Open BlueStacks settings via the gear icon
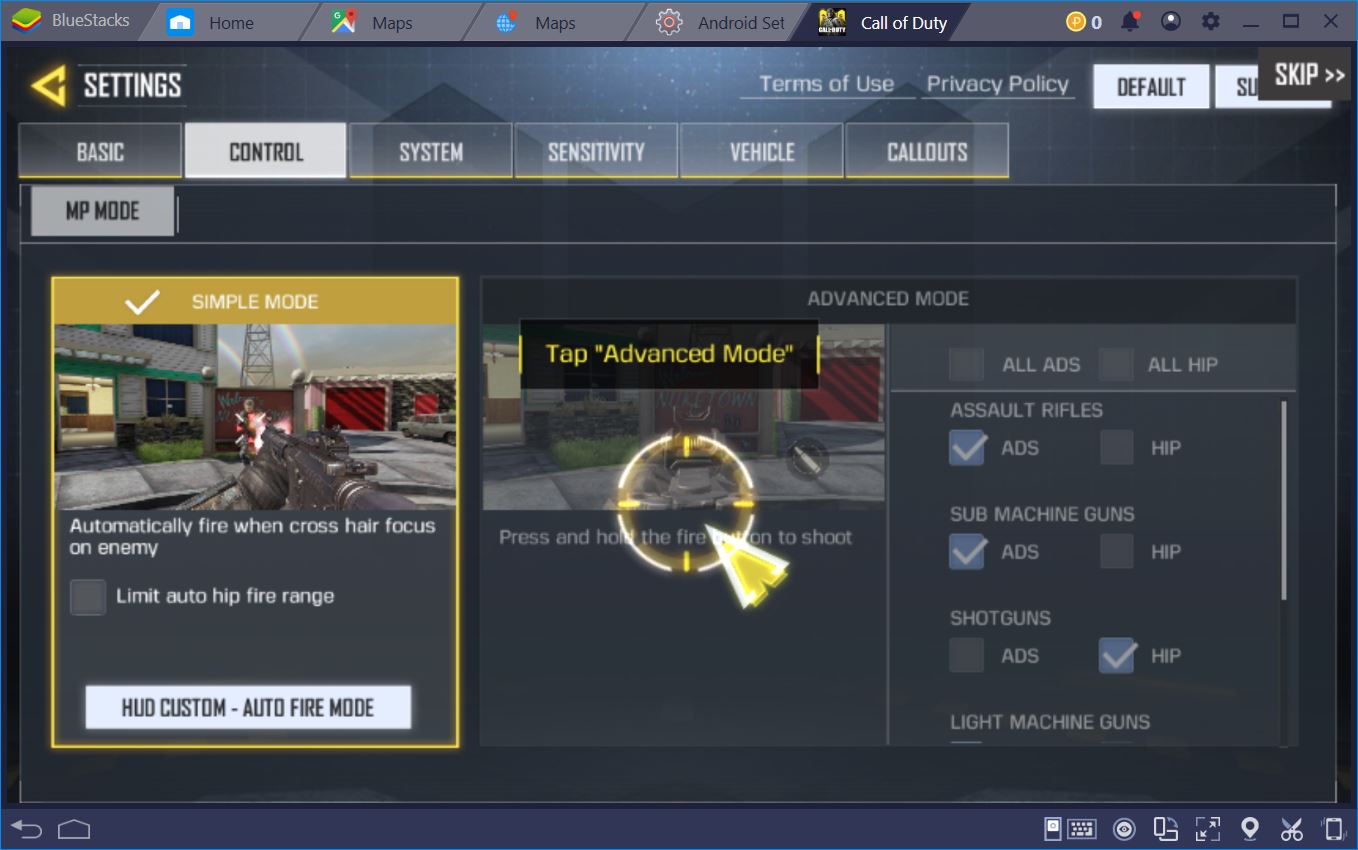1358x850 pixels. [1210, 20]
